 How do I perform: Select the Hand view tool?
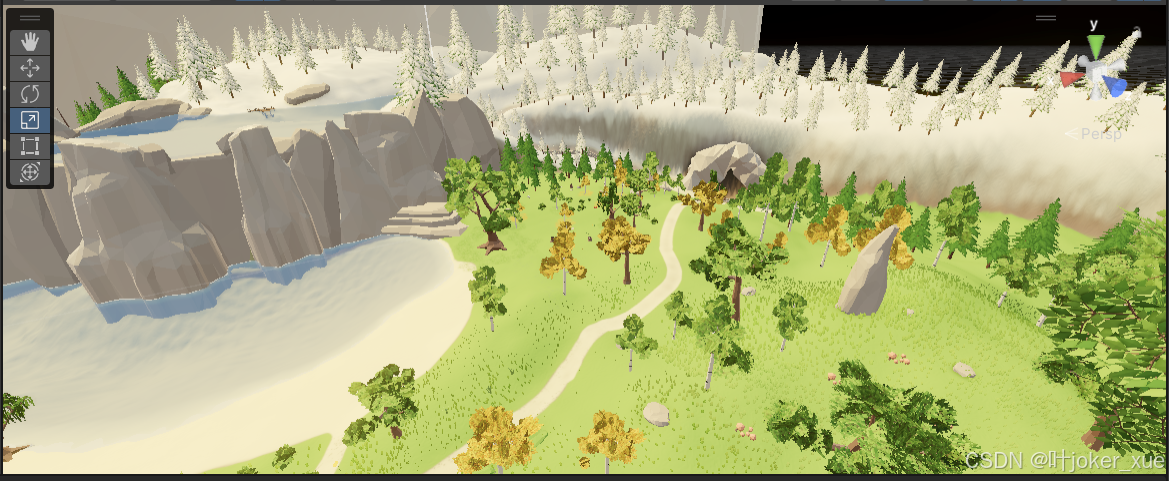pos(30,41)
